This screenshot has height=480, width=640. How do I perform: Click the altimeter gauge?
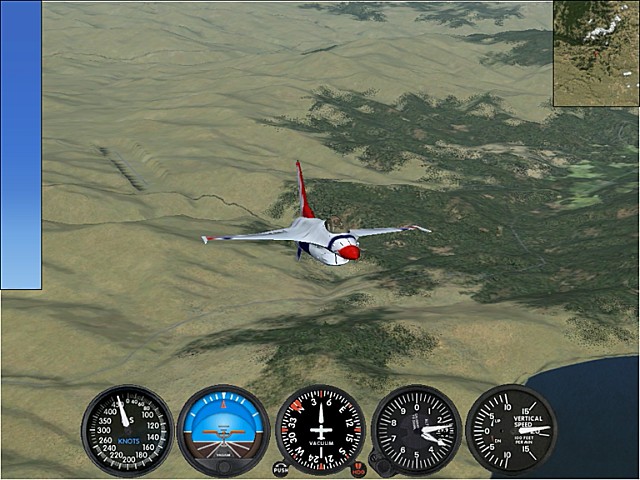pyautogui.click(x=416, y=431)
